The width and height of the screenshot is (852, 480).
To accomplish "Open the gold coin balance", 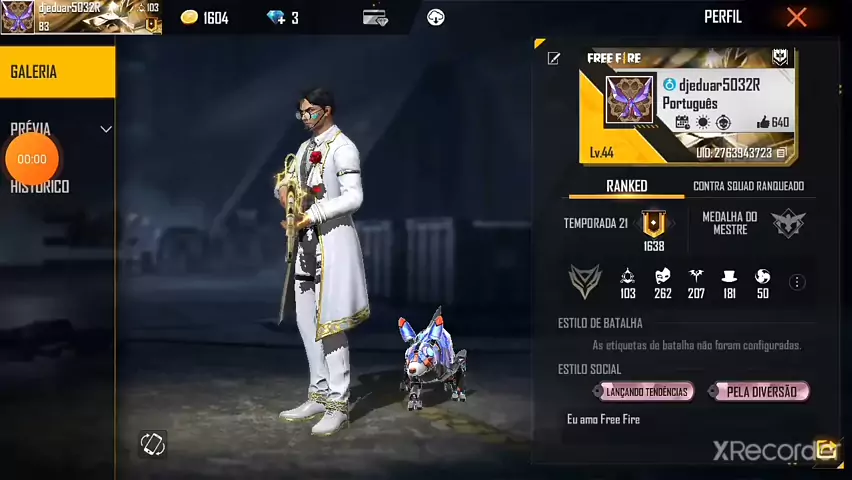I will pos(205,18).
